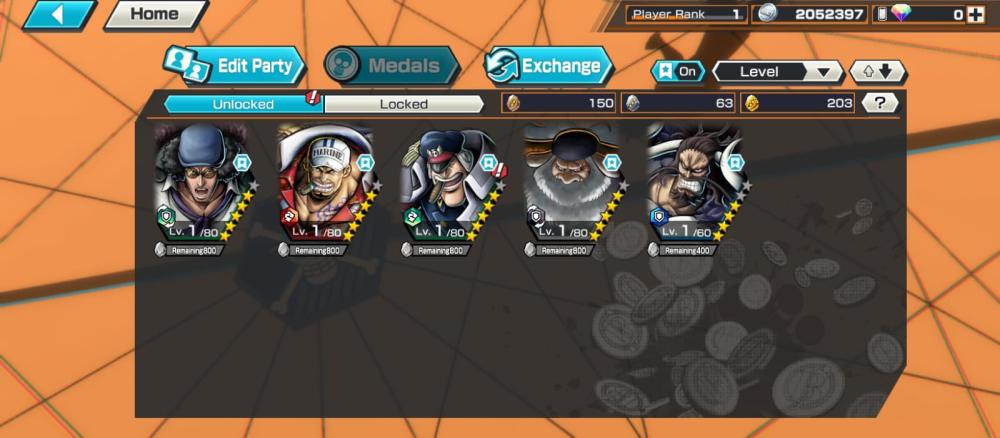
Task: Open the question mark help button
Action: pyautogui.click(x=879, y=102)
